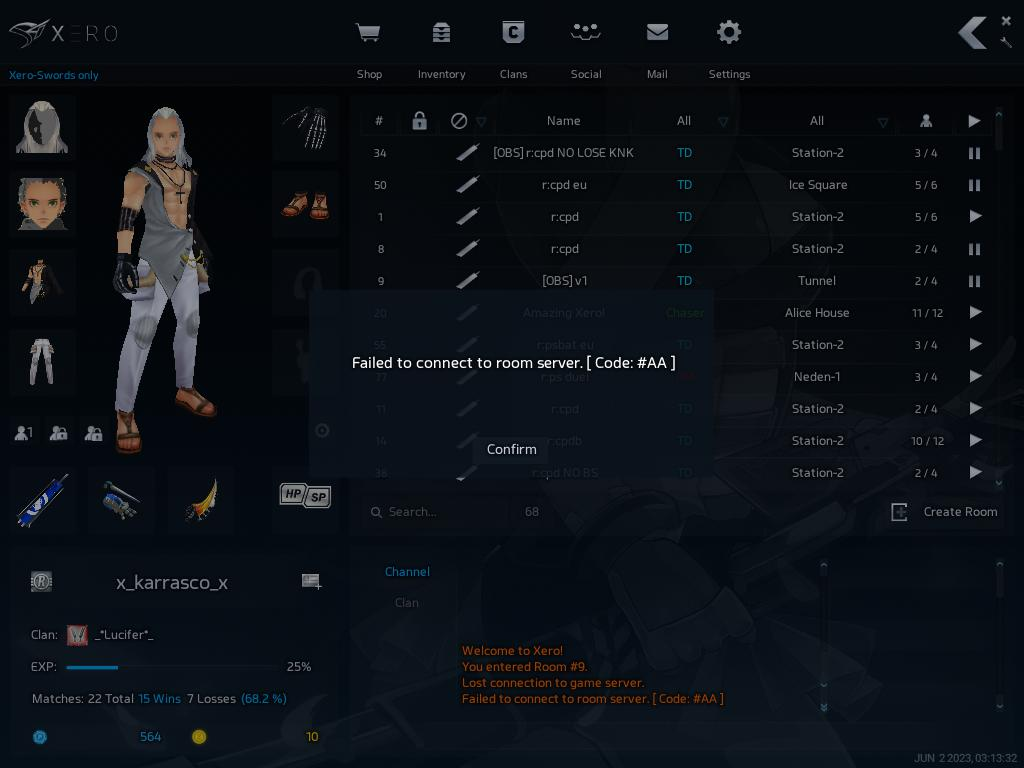Select the Alice House room row

pyautogui.click(x=816, y=313)
